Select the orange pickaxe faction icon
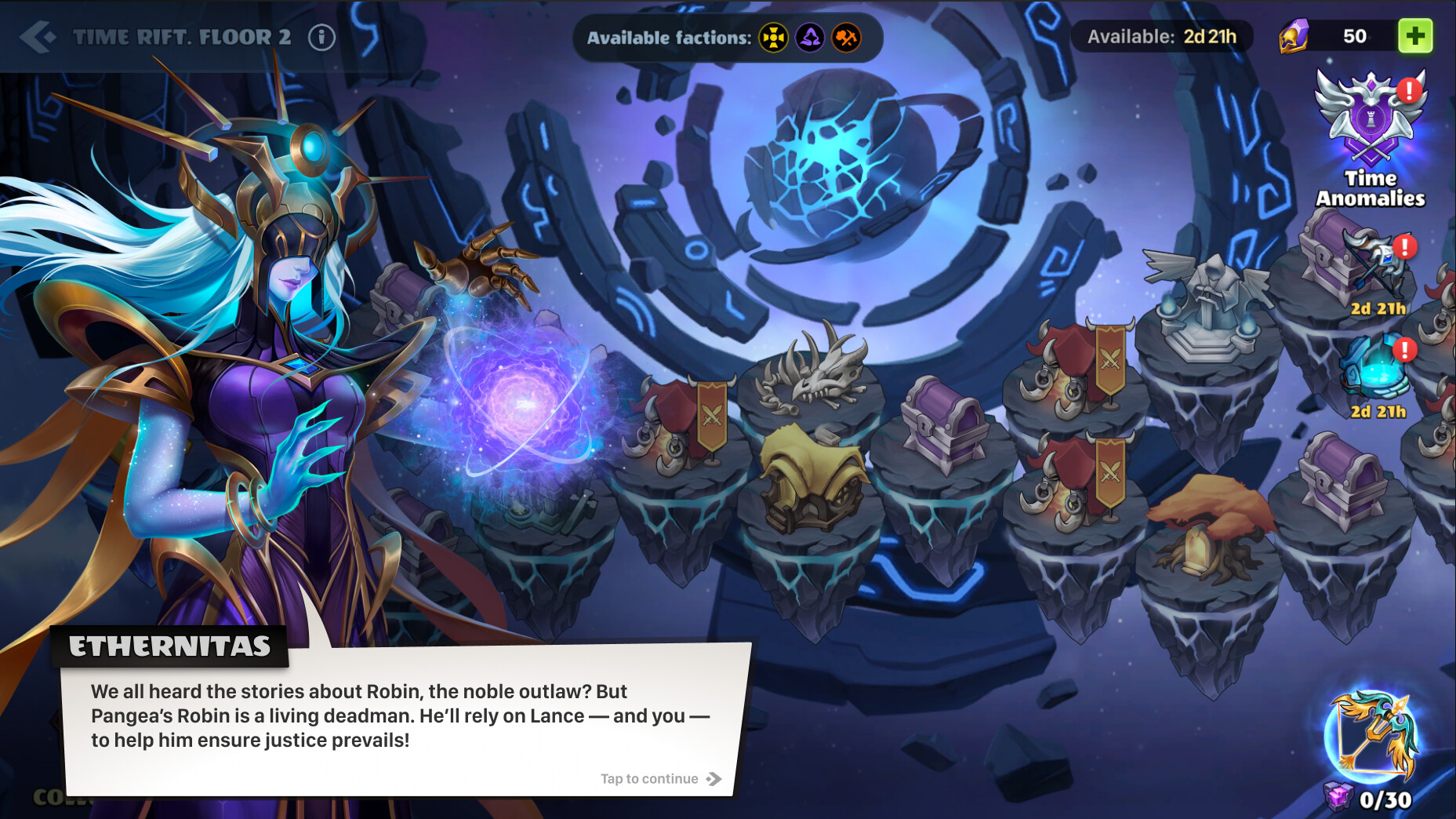Image resolution: width=1456 pixels, height=819 pixels. click(x=848, y=37)
